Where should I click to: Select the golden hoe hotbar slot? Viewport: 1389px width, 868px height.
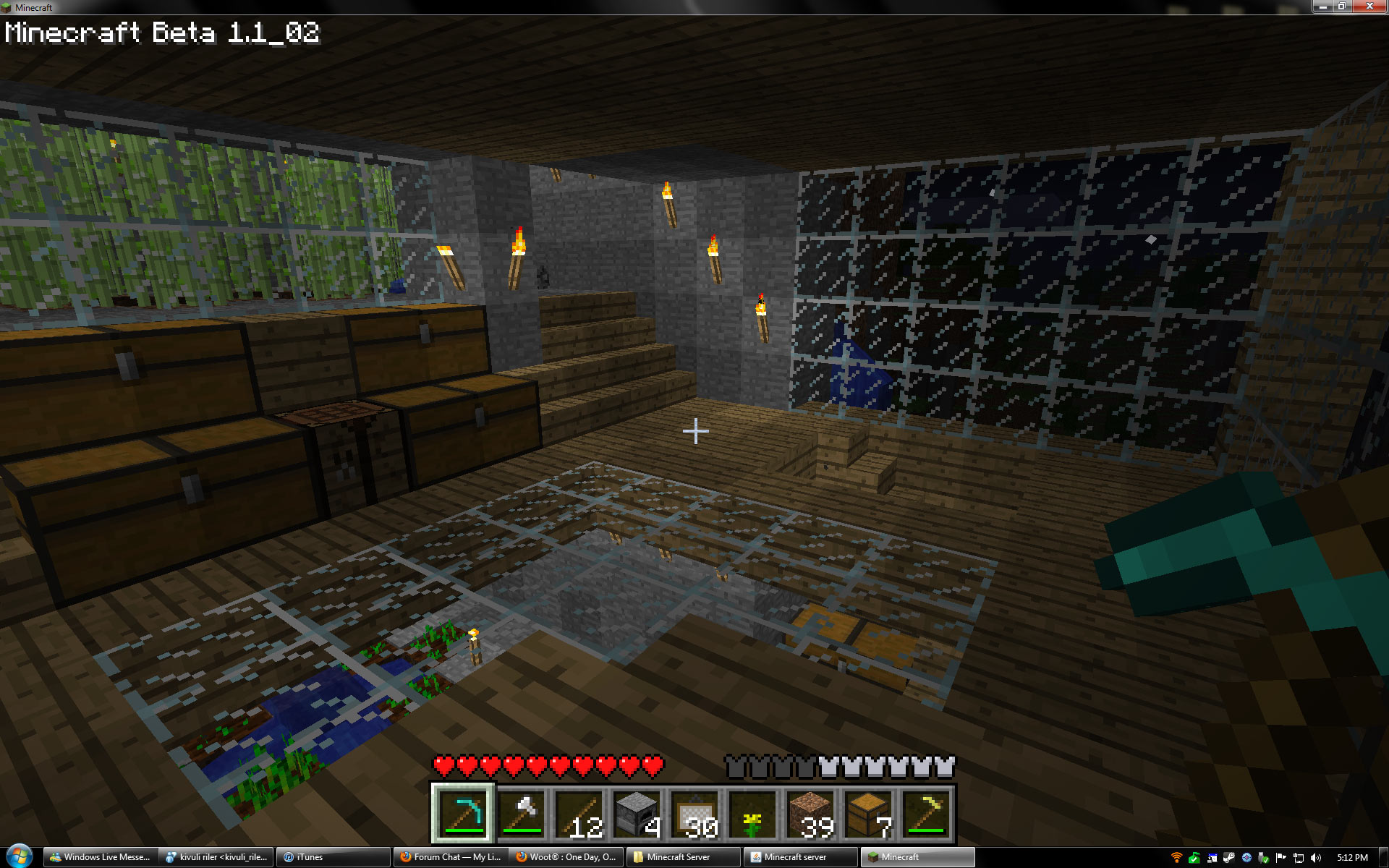(926, 814)
